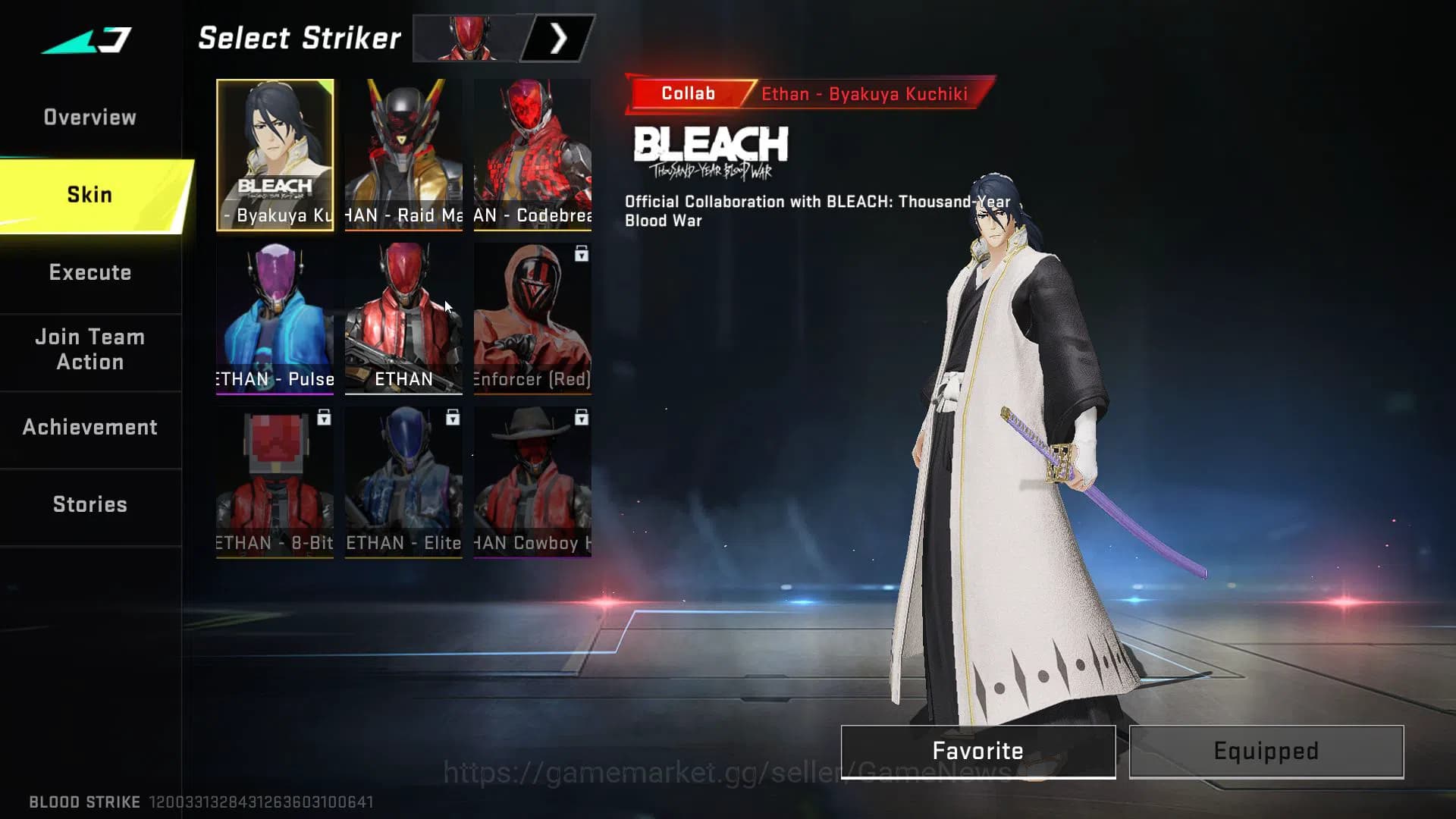Select the Byakuya Kuchiki skin thumbnail
1456x819 pixels.
[x=275, y=155]
